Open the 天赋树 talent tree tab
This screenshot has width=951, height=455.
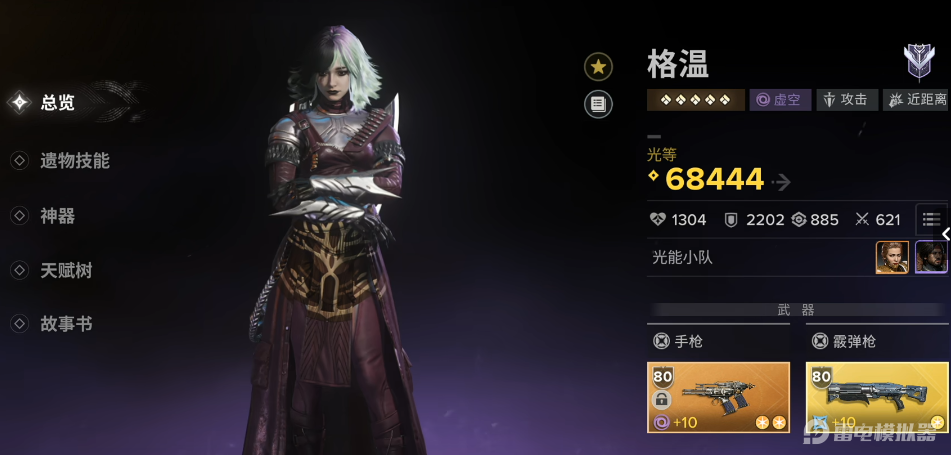(66, 271)
